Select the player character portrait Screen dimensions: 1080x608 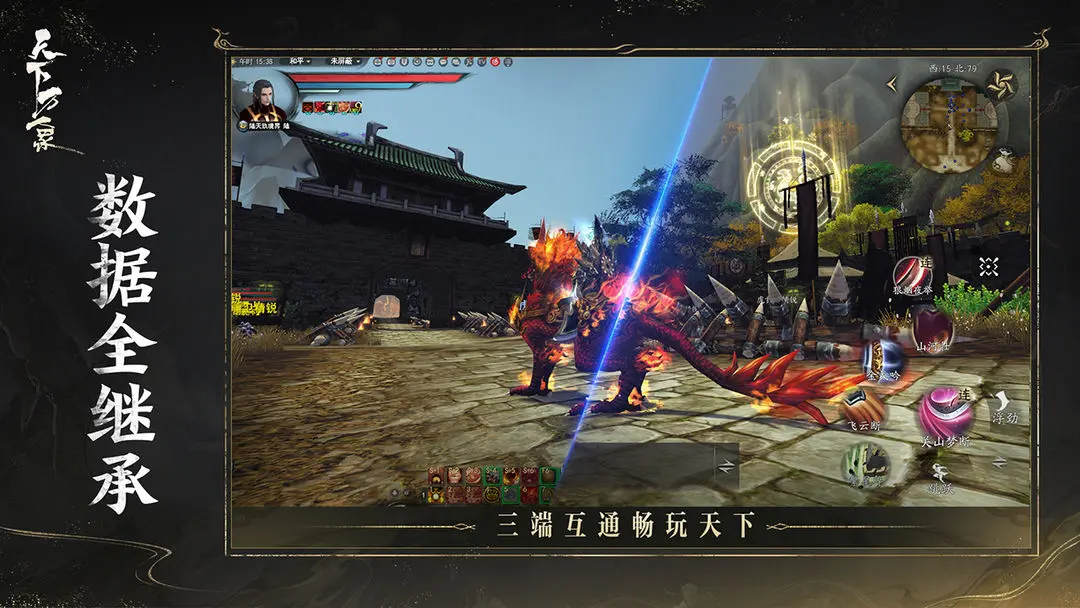[x=263, y=99]
